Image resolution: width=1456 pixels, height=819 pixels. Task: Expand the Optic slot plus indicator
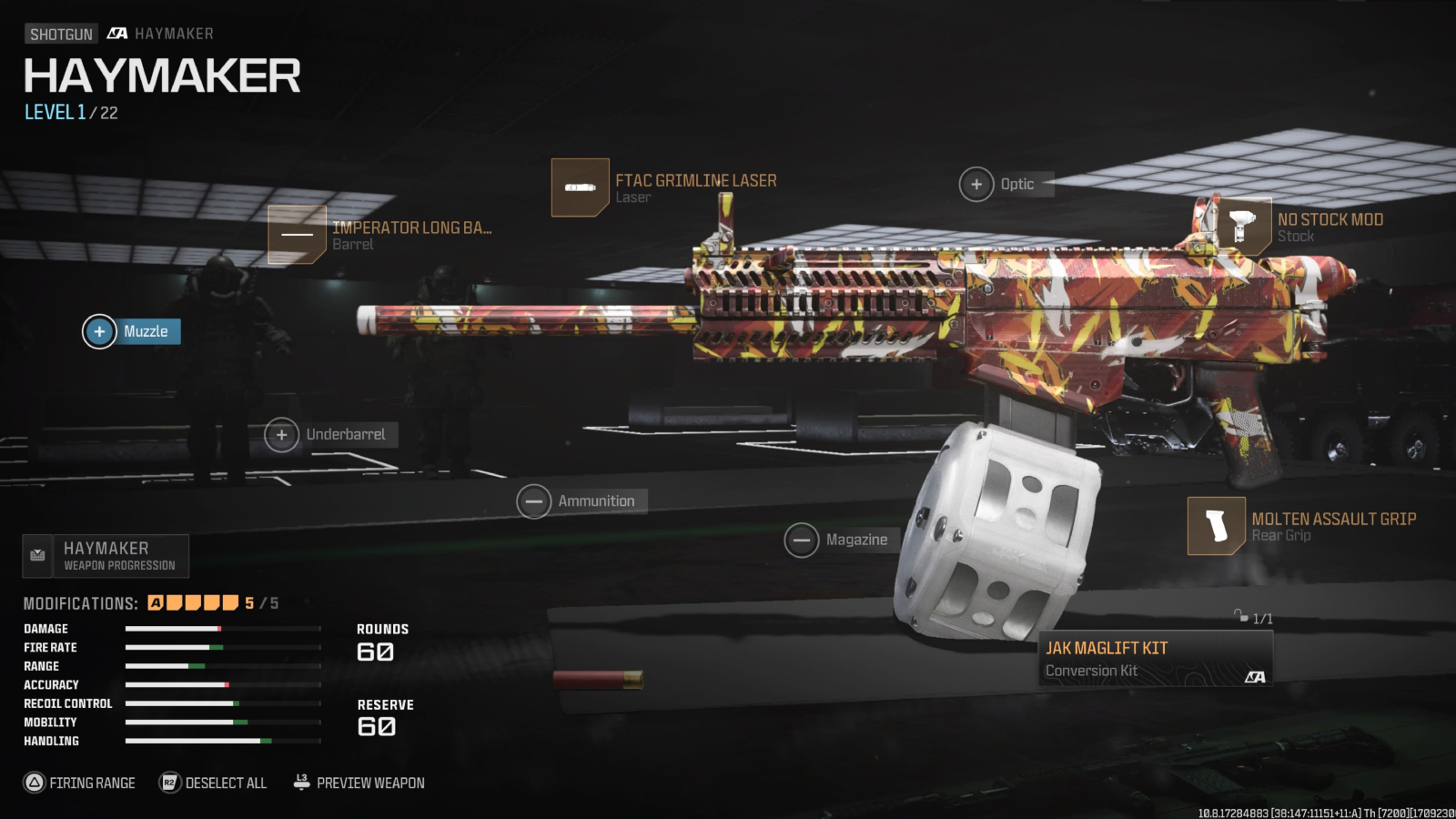(x=977, y=184)
